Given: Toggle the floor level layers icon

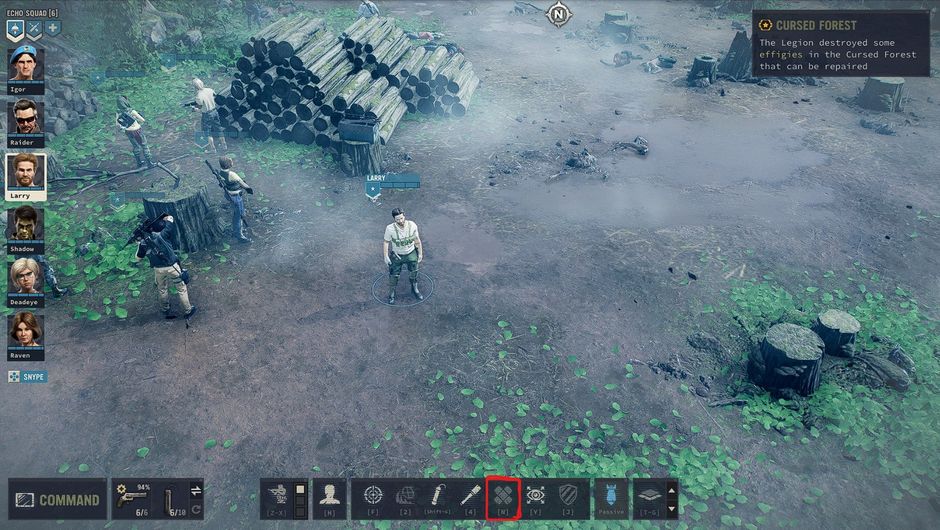Looking at the screenshot, I should [x=648, y=496].
